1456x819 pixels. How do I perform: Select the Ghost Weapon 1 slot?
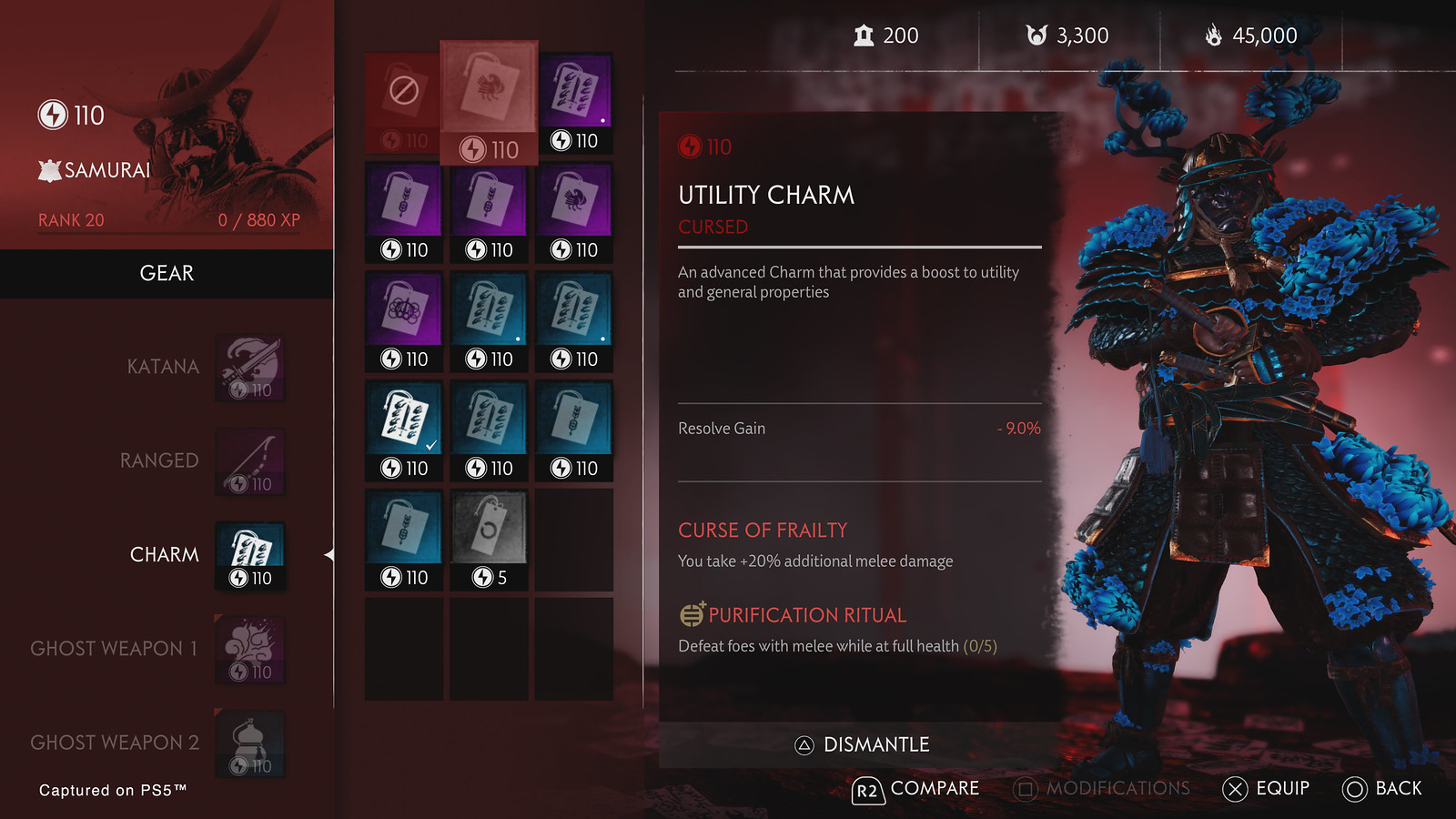(250, 650)
